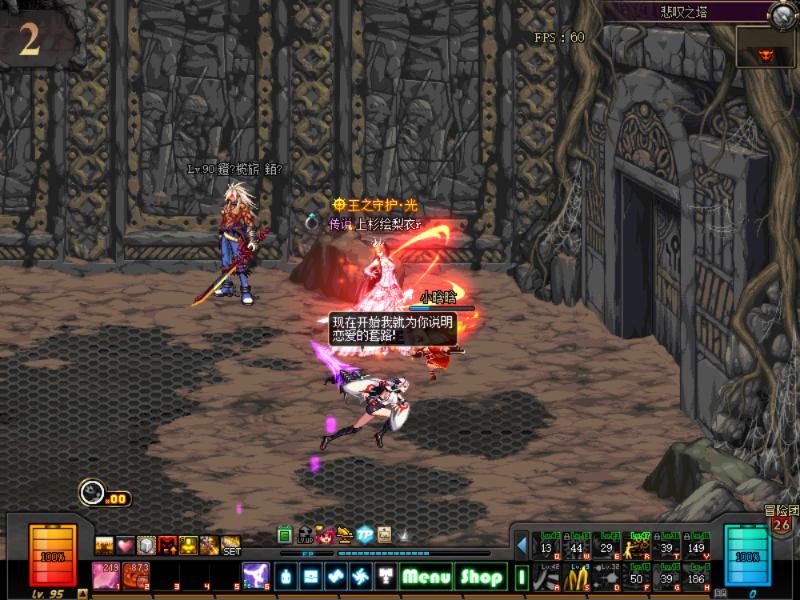
Task: Open the blue TP icon
Action: click(x=365, y=534)
